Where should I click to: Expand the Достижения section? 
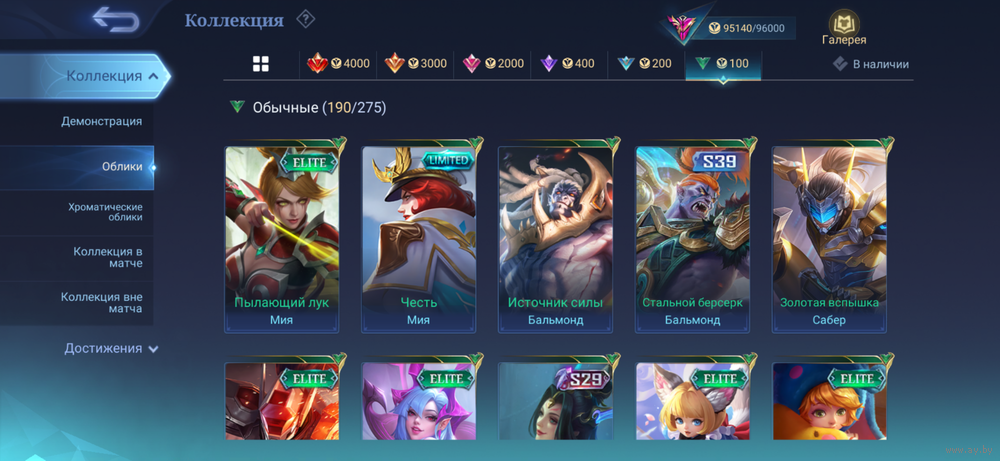pos(111,348)
